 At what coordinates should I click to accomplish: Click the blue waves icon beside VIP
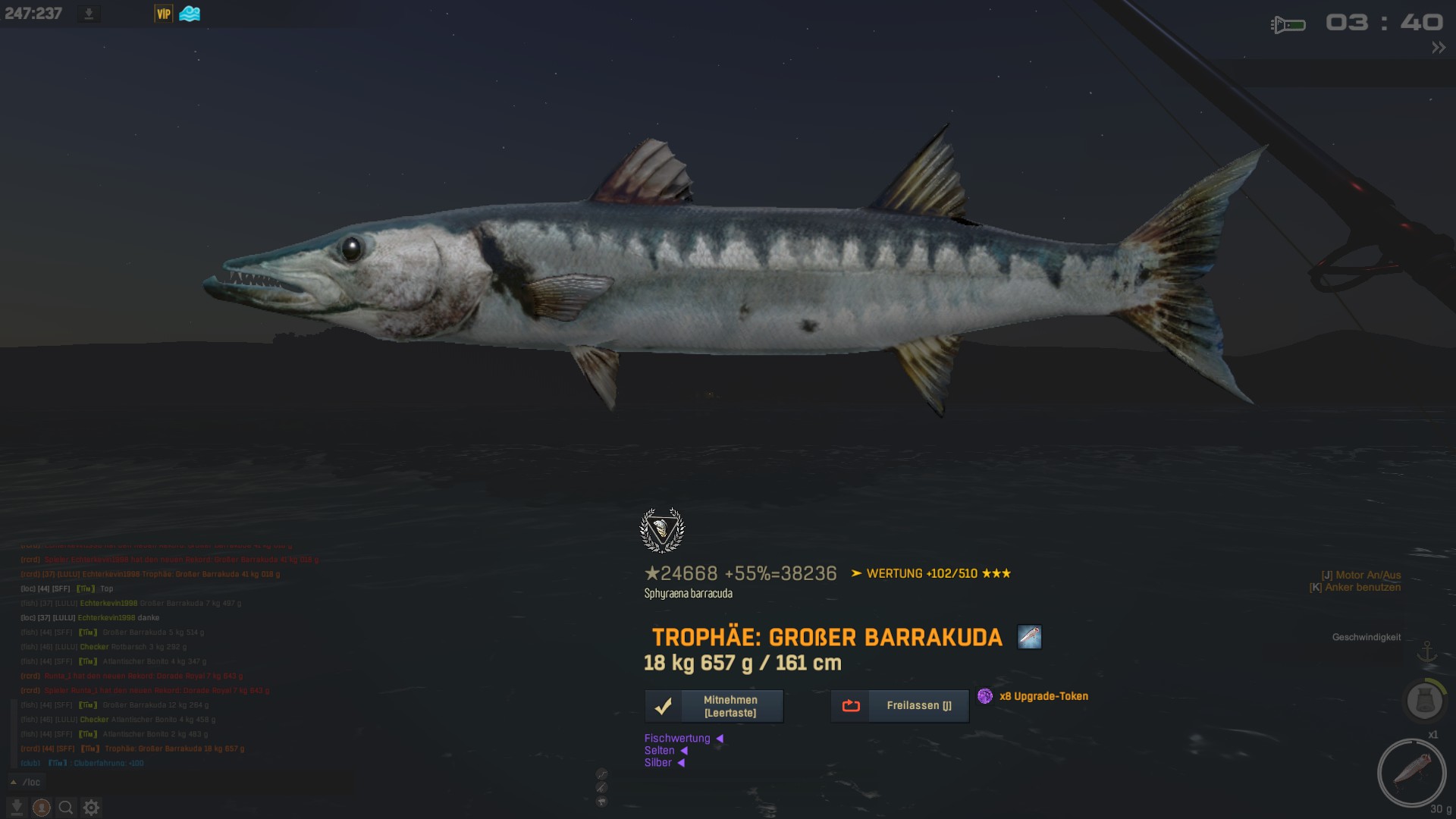point(190,14)
